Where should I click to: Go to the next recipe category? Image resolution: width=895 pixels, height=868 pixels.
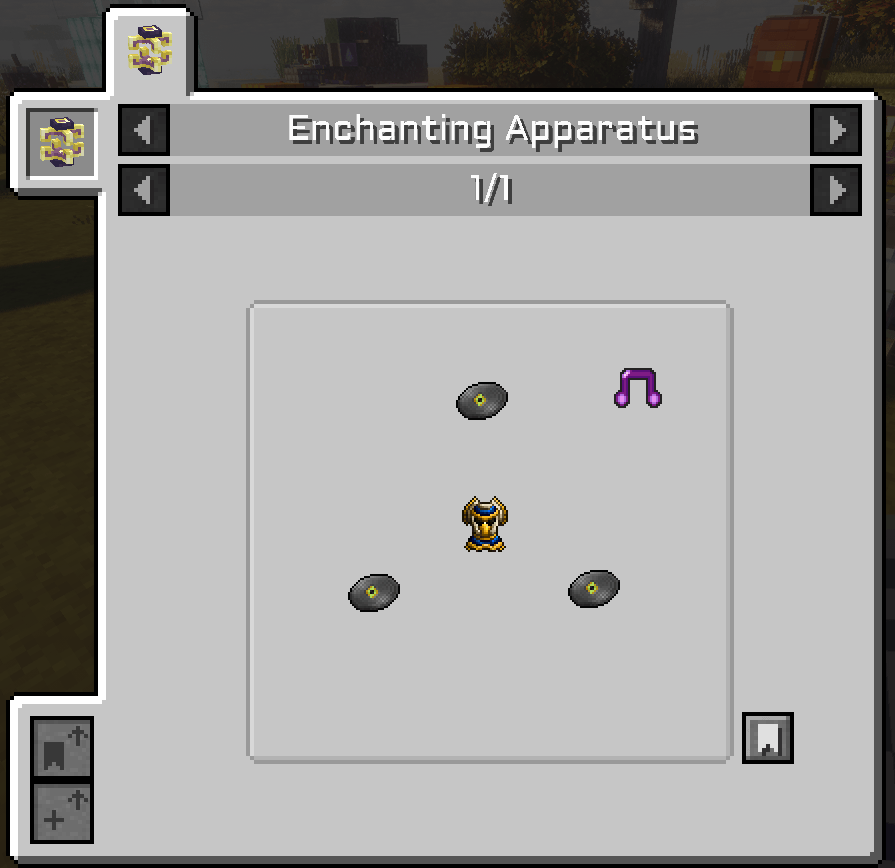(836, 130)
